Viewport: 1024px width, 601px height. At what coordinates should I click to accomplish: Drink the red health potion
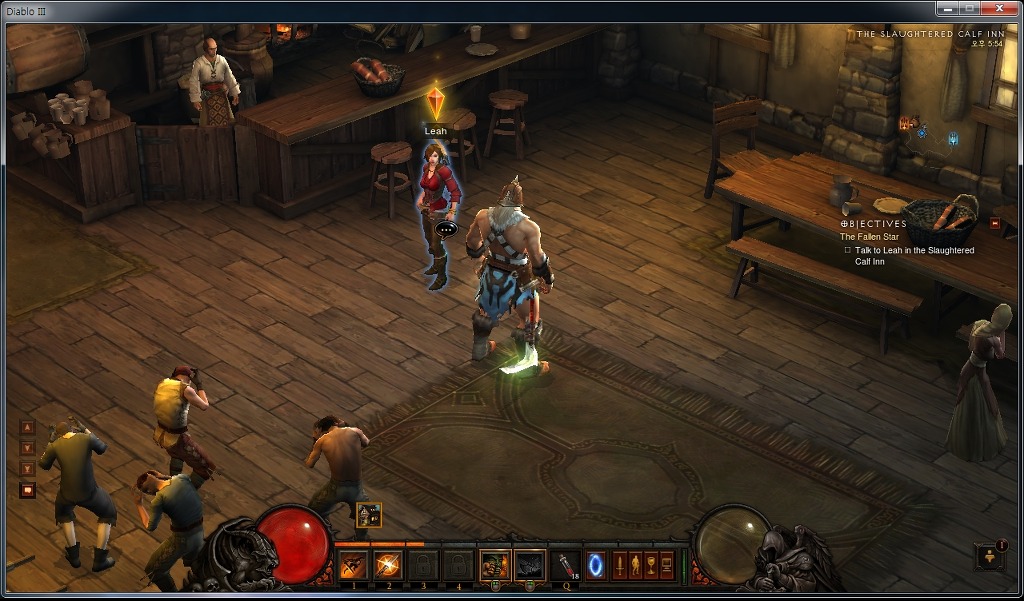[568, 565]
